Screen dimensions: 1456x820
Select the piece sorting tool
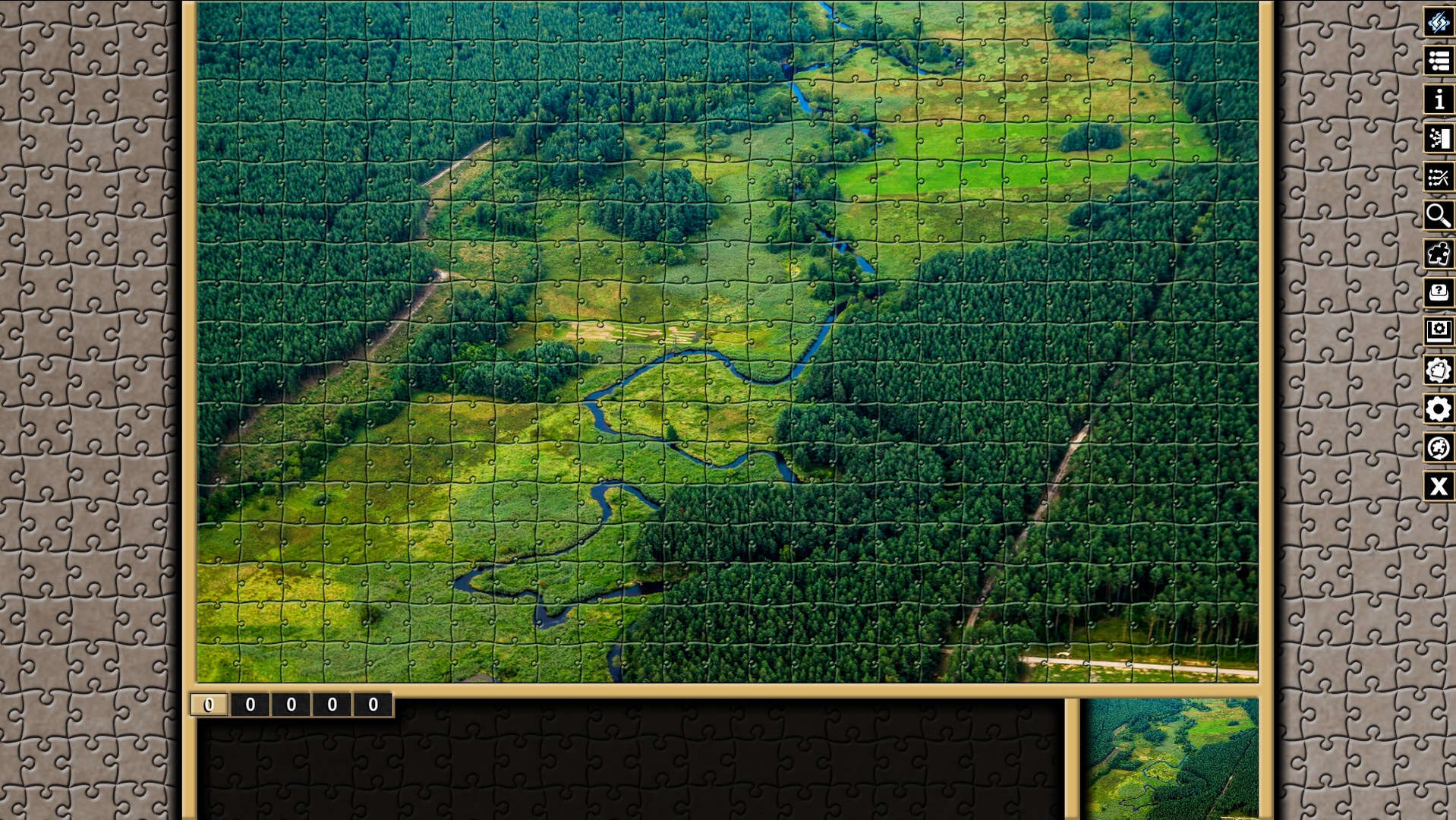click(1438, 139)
